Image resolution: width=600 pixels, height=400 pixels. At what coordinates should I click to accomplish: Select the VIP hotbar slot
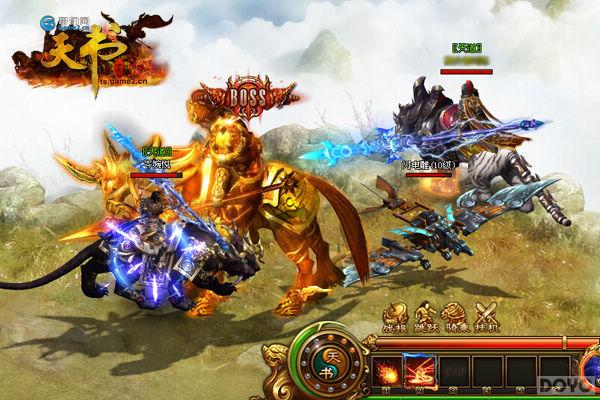(x=451, y=370)
